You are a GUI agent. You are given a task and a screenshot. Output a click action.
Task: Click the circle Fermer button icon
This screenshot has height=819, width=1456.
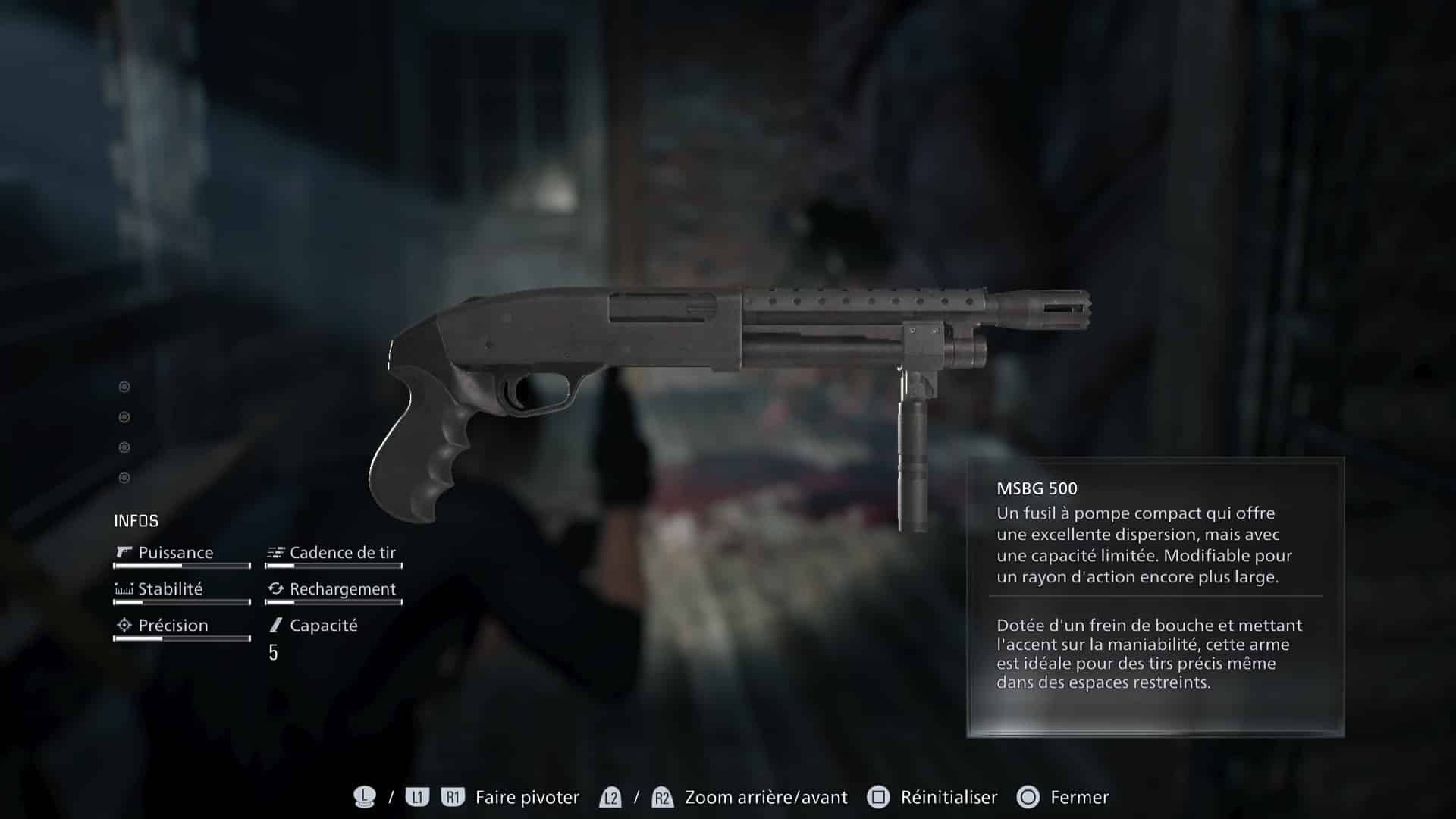coord(1029,797)
